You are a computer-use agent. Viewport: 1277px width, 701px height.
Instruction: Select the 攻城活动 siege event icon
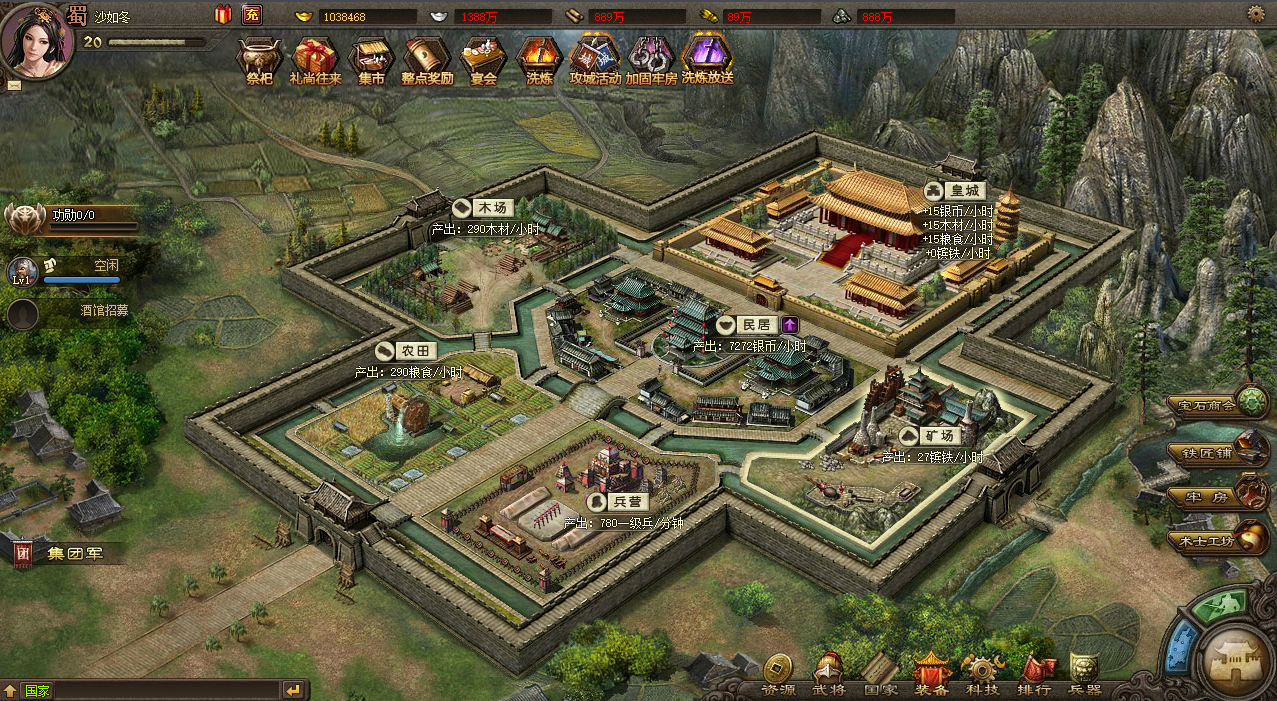(595, 58)
